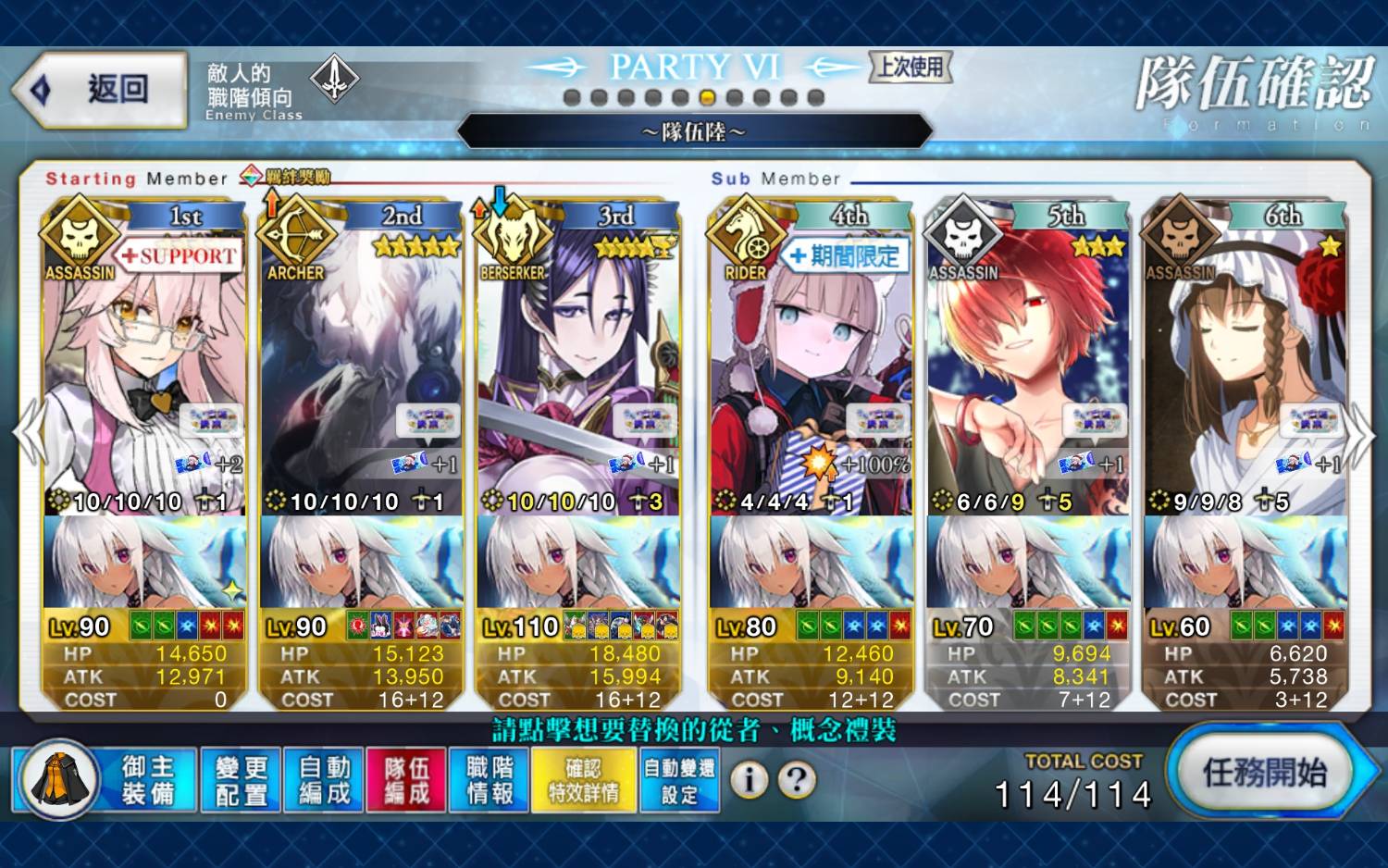Open 自動變還設定 settings
1388x868 pixels.
tap(679, 780)
